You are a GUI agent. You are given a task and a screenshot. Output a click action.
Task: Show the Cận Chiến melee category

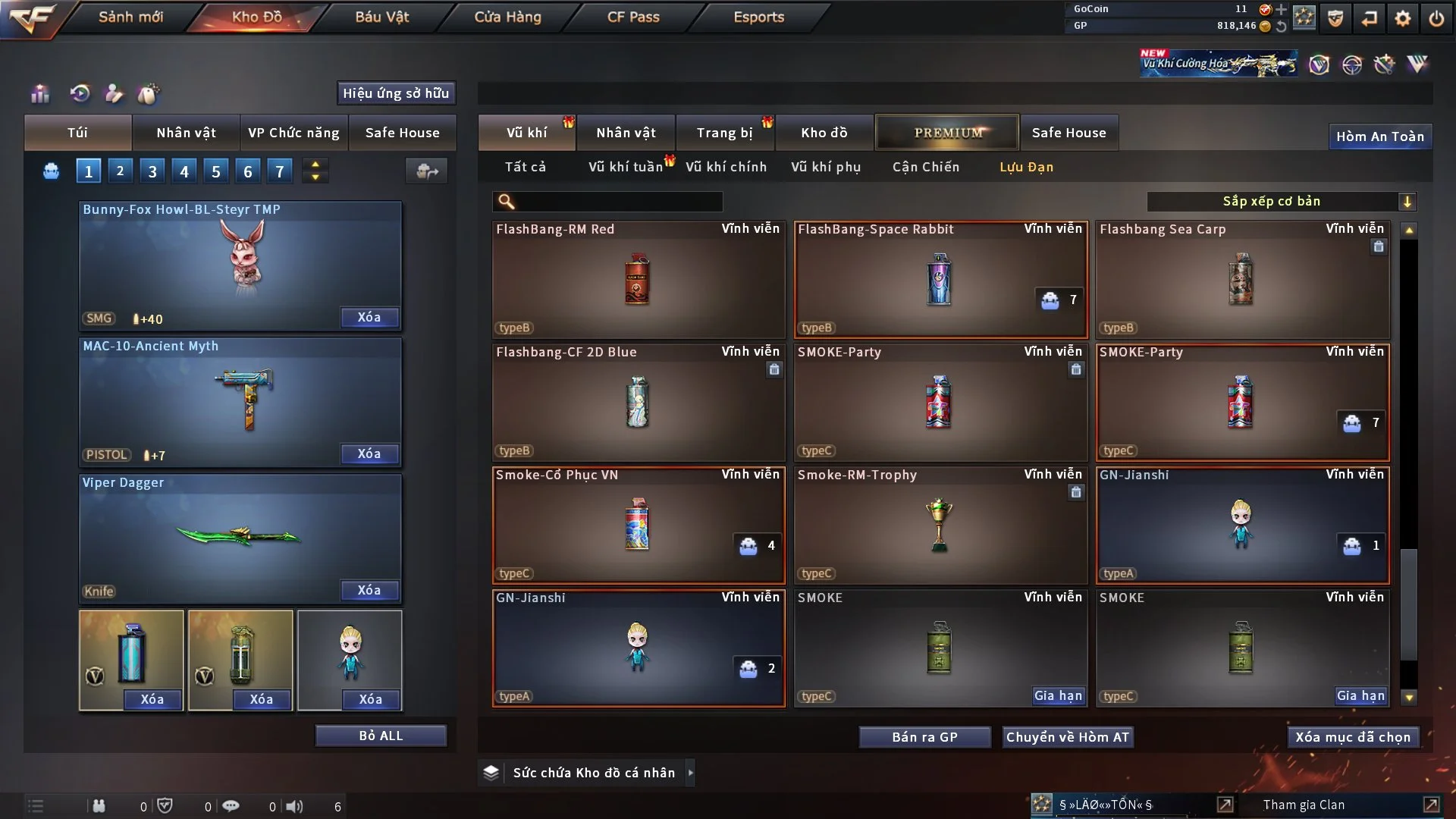pyautogui.click(x=925, y=167)
